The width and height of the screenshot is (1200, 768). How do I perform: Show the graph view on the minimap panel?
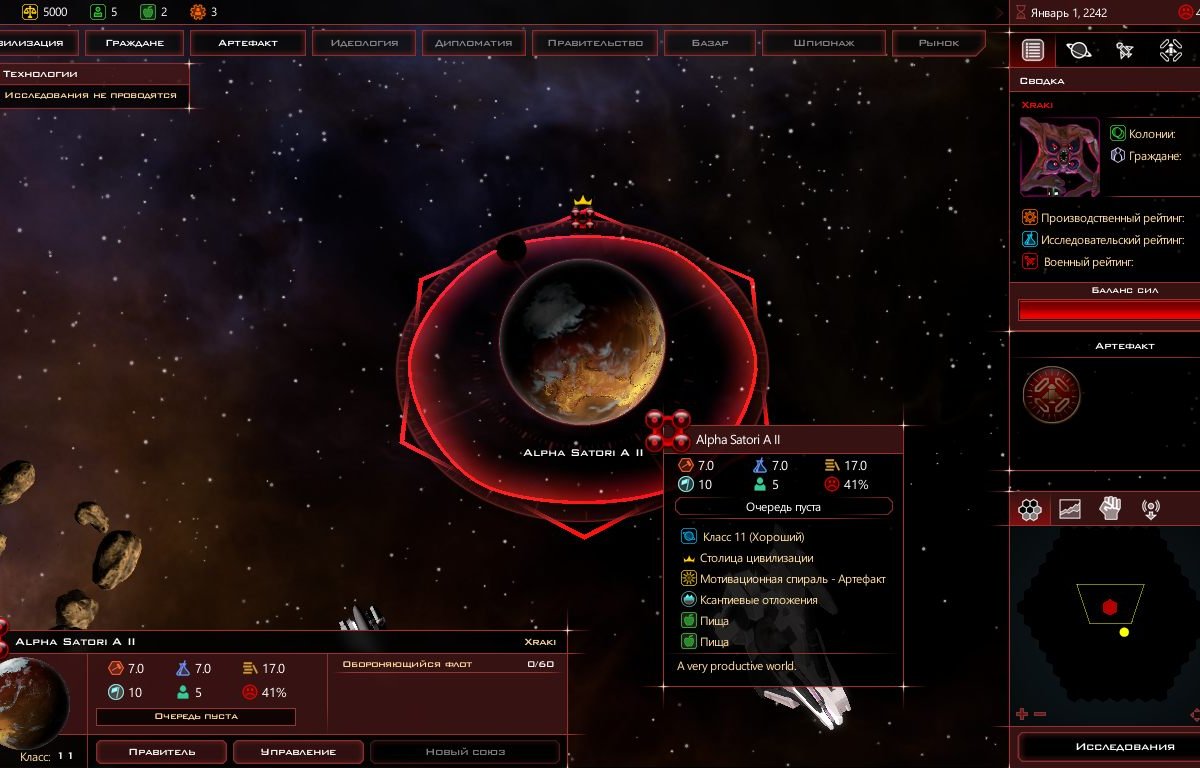pyautogui.click(x=1070, y=509)
